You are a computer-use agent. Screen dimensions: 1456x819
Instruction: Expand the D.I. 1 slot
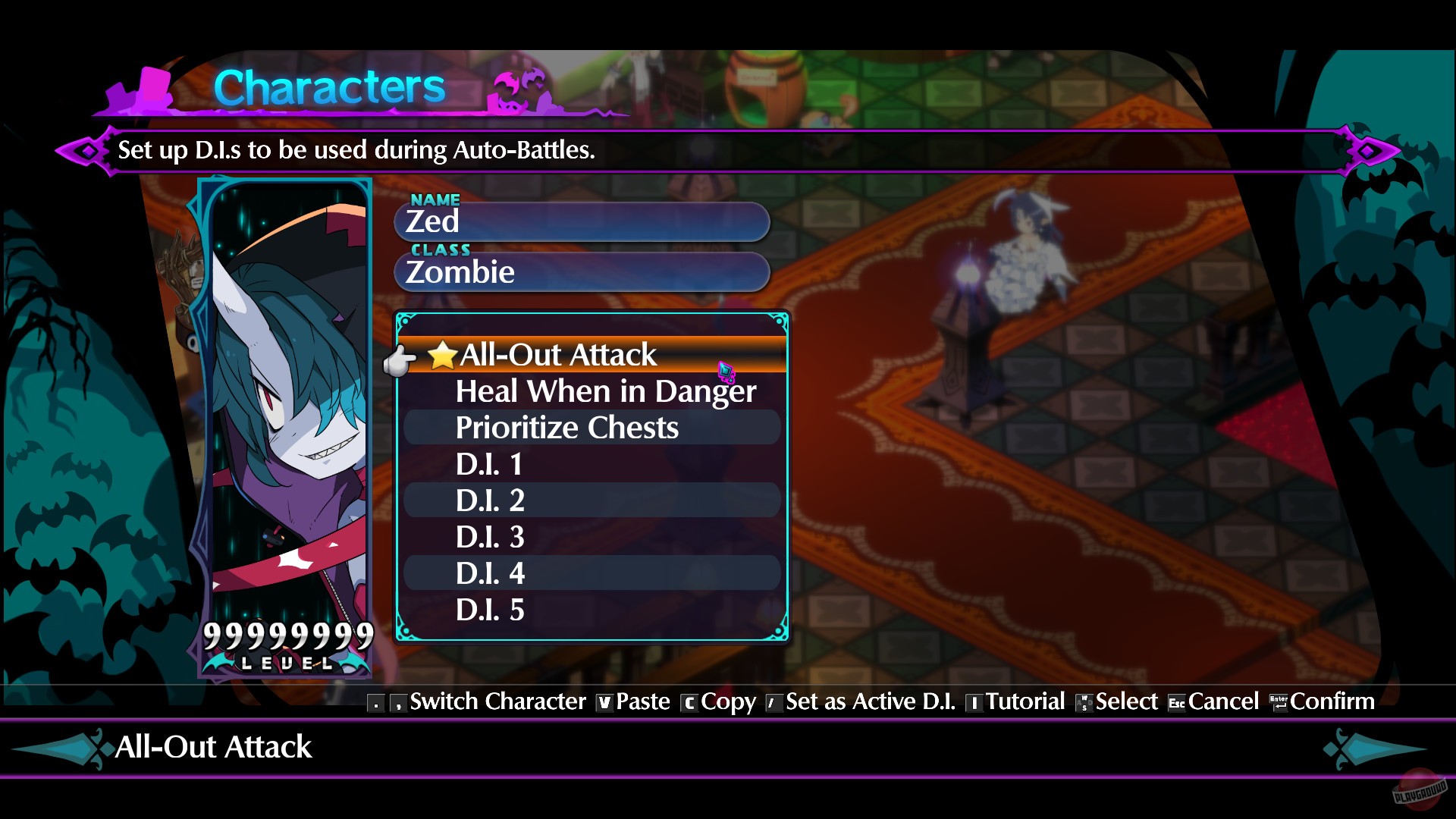tap(489, 463)
